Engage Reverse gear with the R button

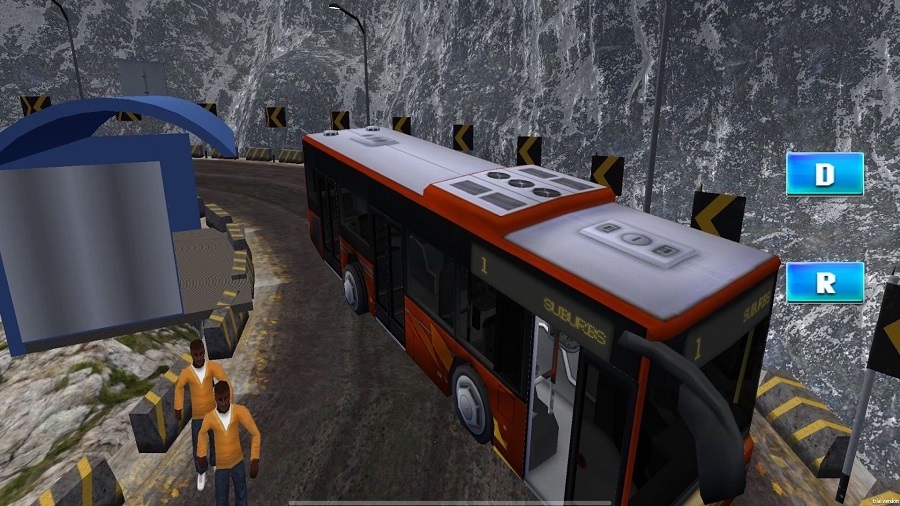(x=824, y=282)
